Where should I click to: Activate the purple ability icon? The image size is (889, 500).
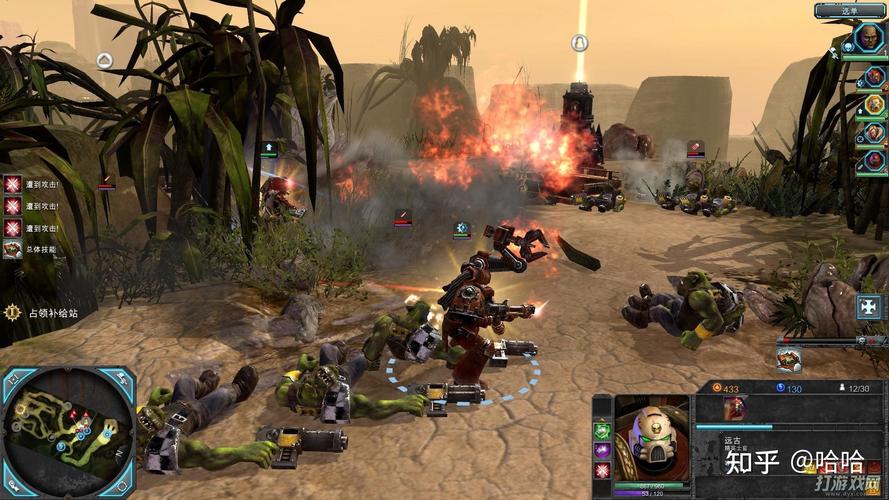602,451
